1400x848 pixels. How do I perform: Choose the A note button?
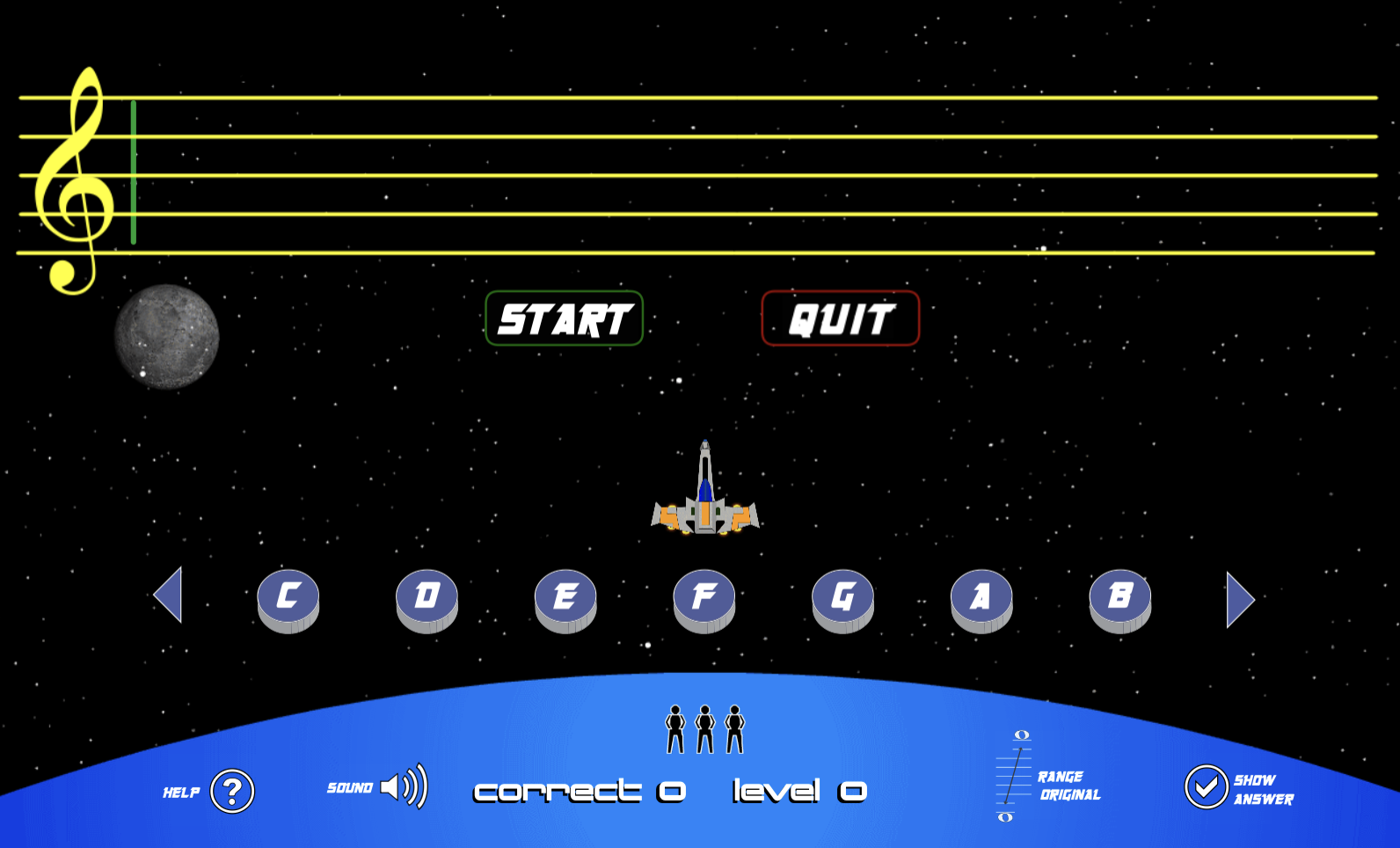point(981,596)
